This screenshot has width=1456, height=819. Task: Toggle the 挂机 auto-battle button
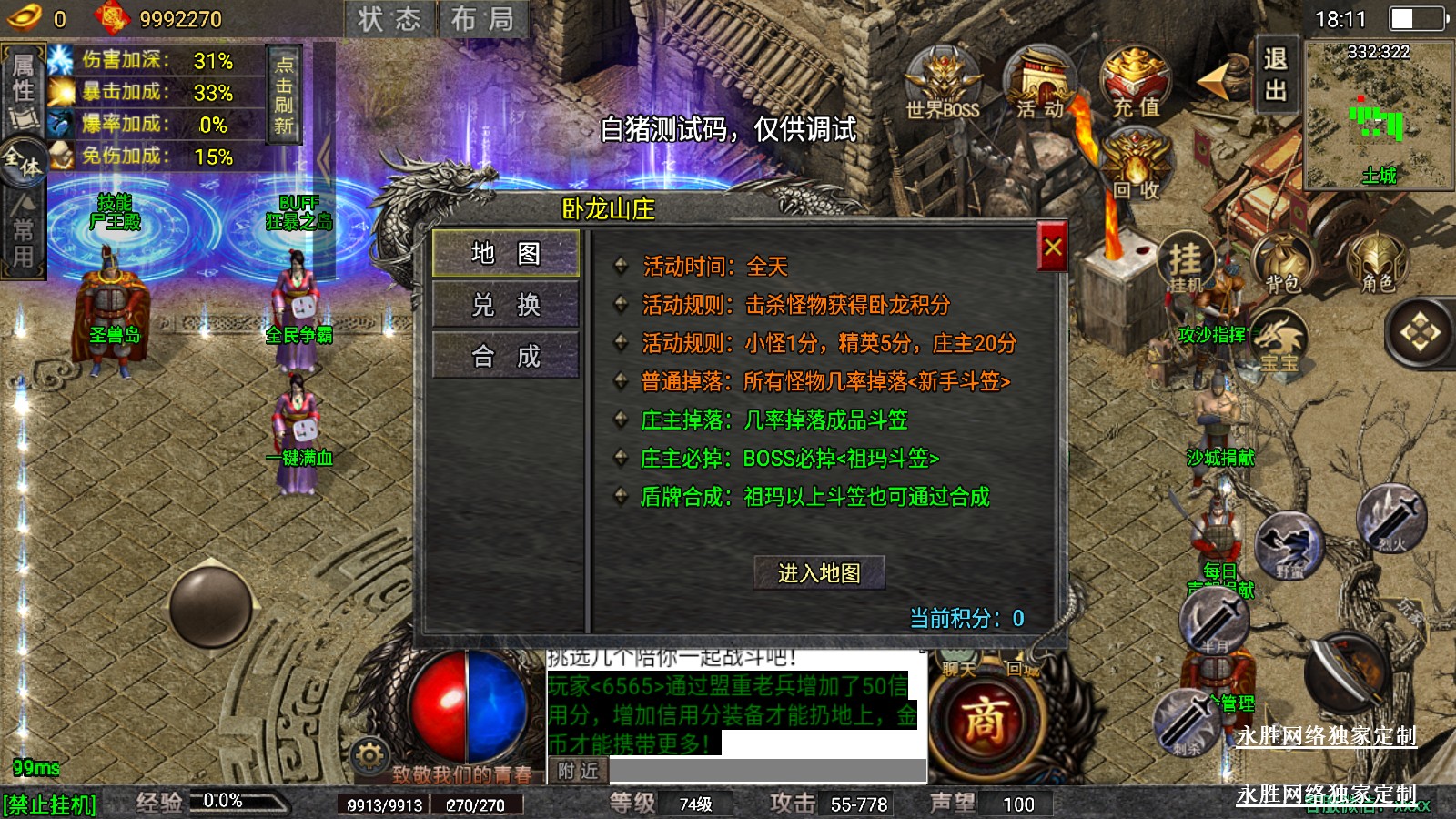coord(1186,264)
